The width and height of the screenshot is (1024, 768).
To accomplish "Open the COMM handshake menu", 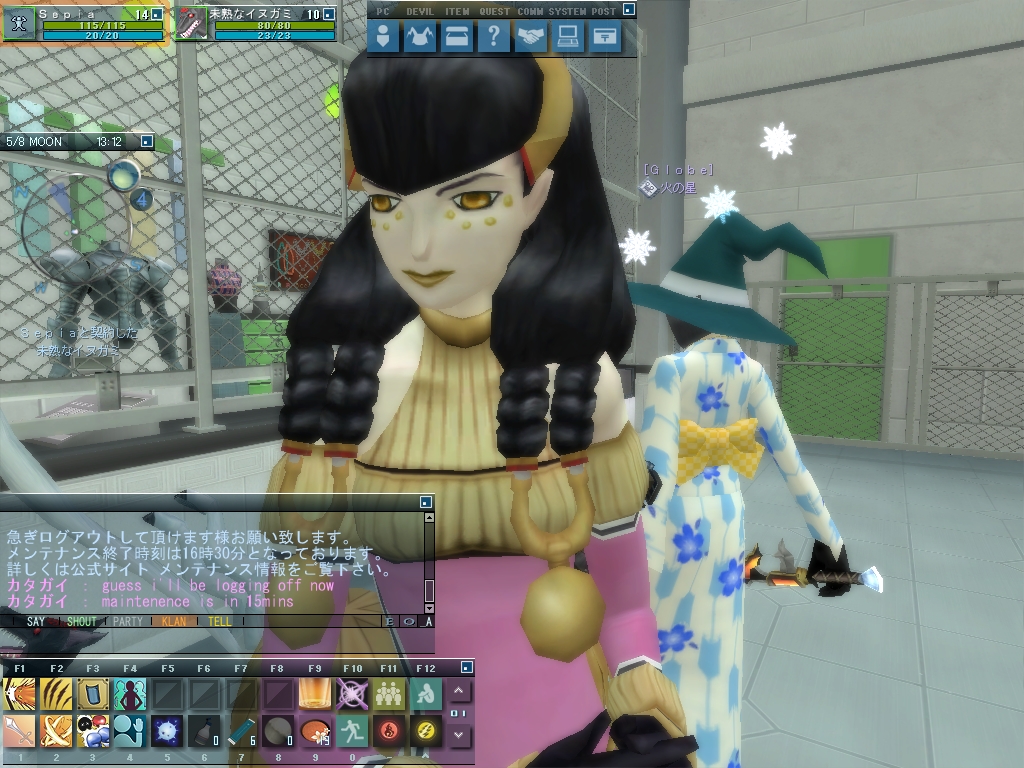I will coord(531,37).
